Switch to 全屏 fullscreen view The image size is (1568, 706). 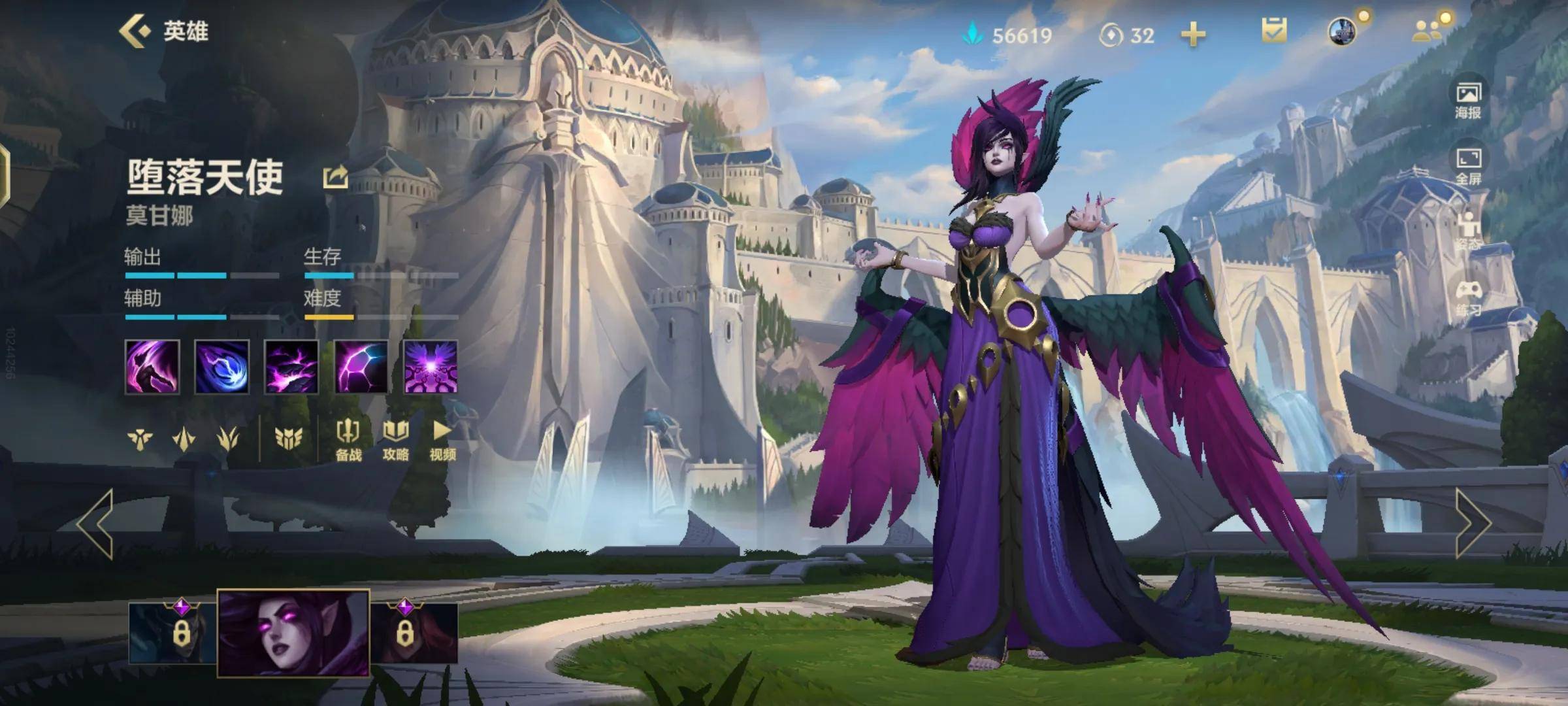tap(1468, 166)
